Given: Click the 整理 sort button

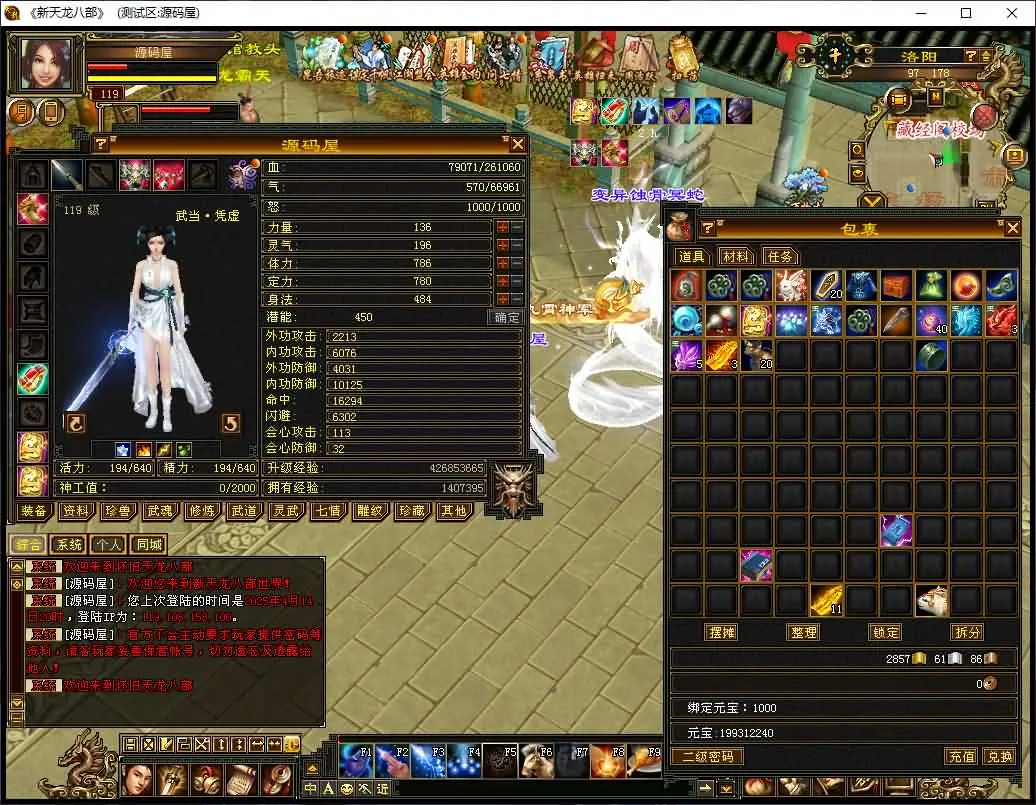Looking at the screenshot, I should [x=803, y=632].
